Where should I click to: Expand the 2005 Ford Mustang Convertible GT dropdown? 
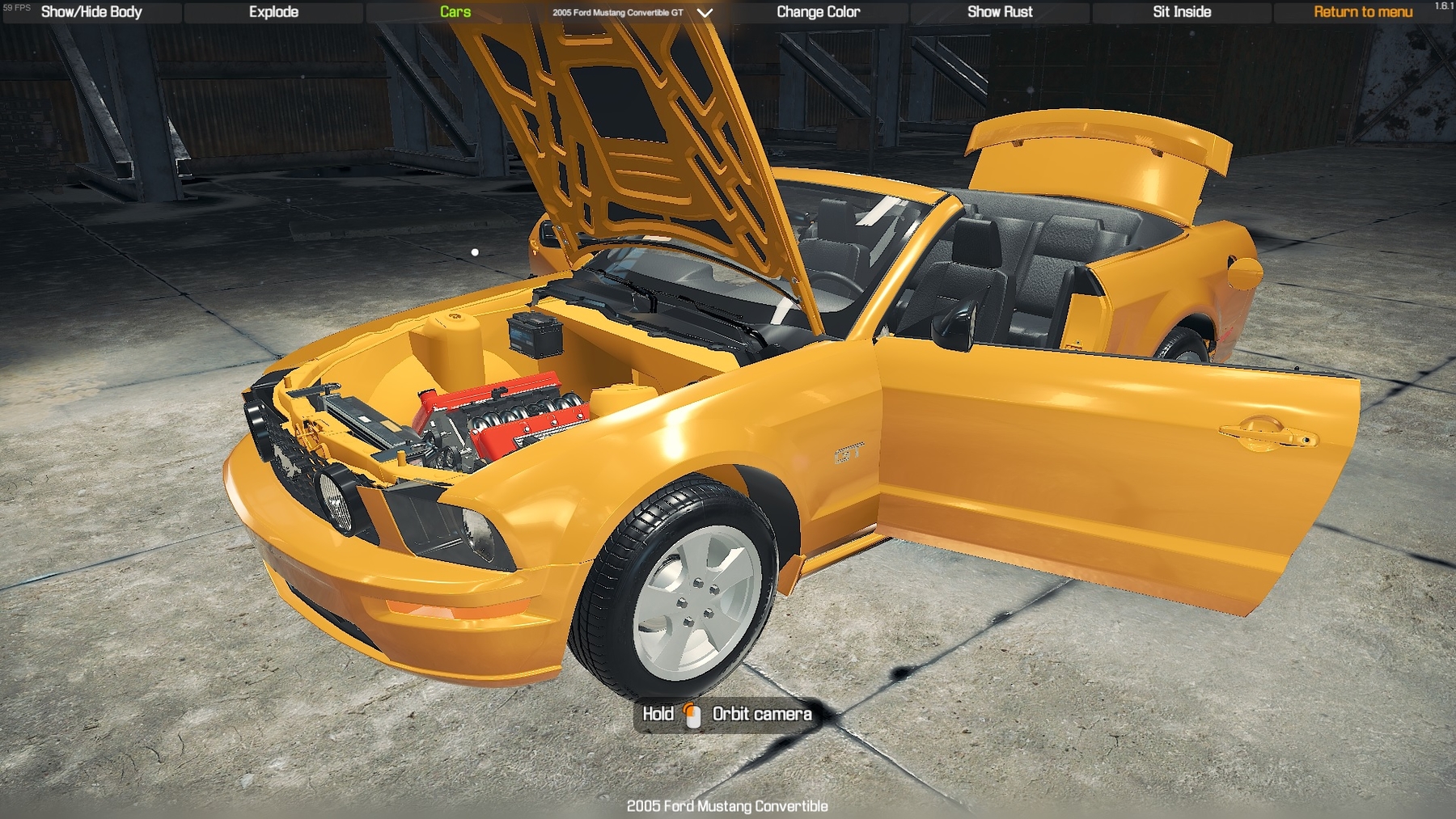pyautogui.click(x=705, y=13)
